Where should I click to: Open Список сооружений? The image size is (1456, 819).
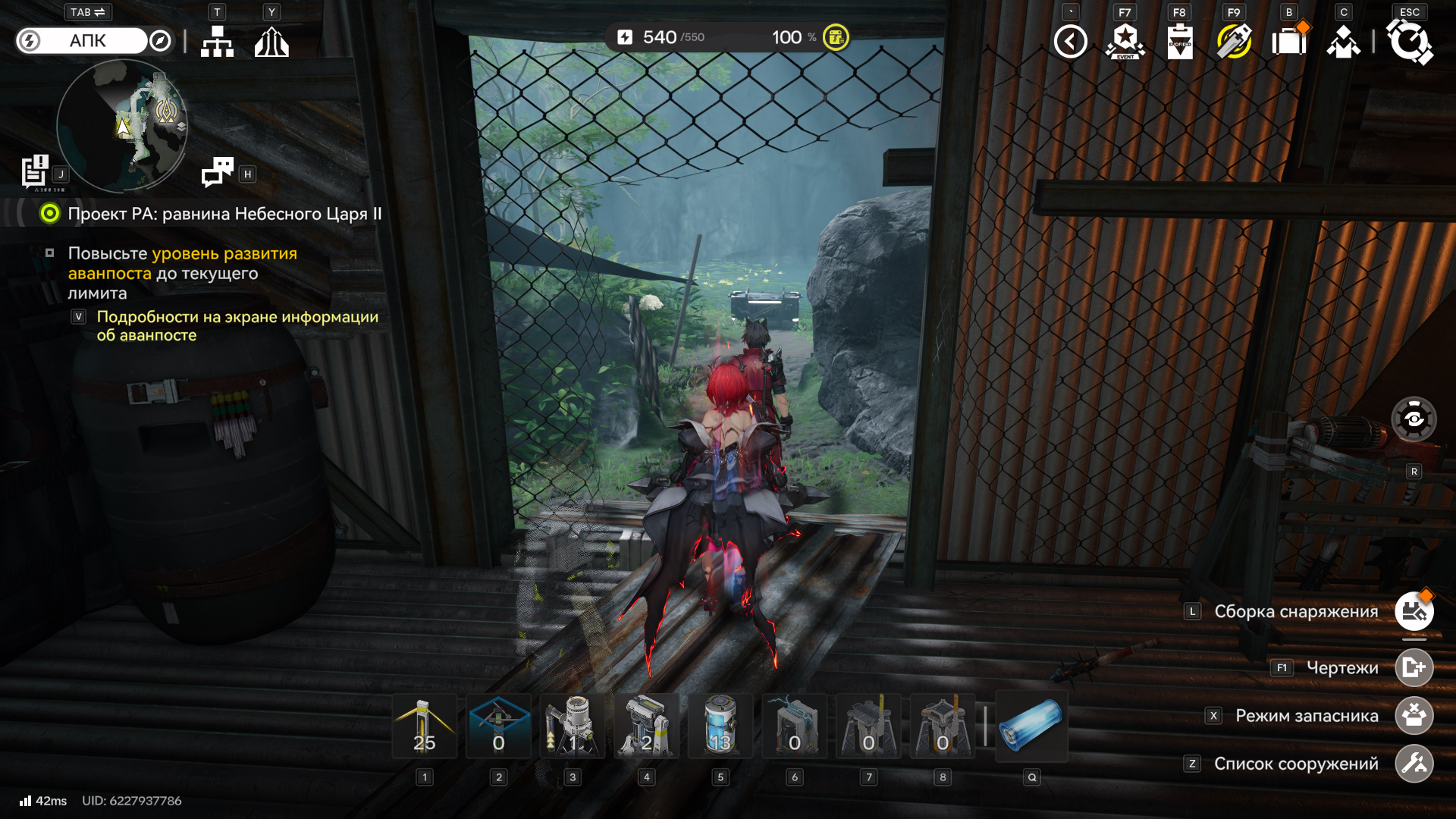tap(1414, 764)
